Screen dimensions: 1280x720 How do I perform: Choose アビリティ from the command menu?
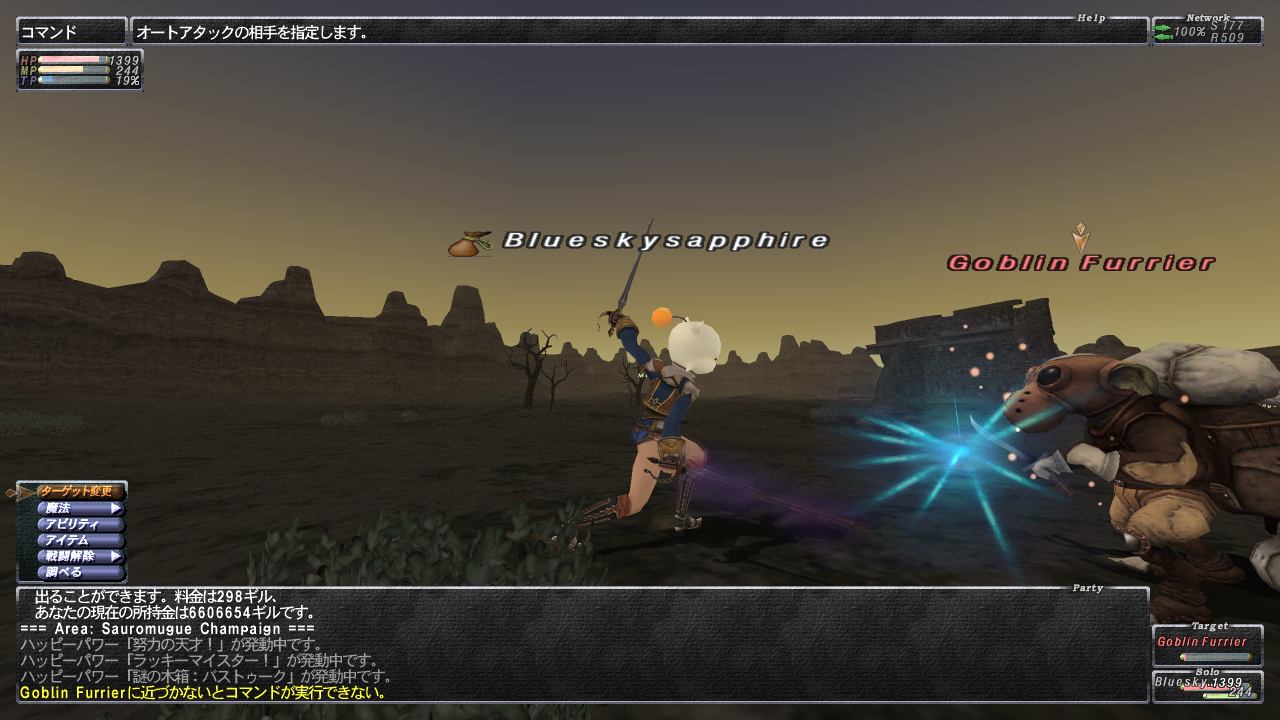pyautogui.click(x=79, y=524)
